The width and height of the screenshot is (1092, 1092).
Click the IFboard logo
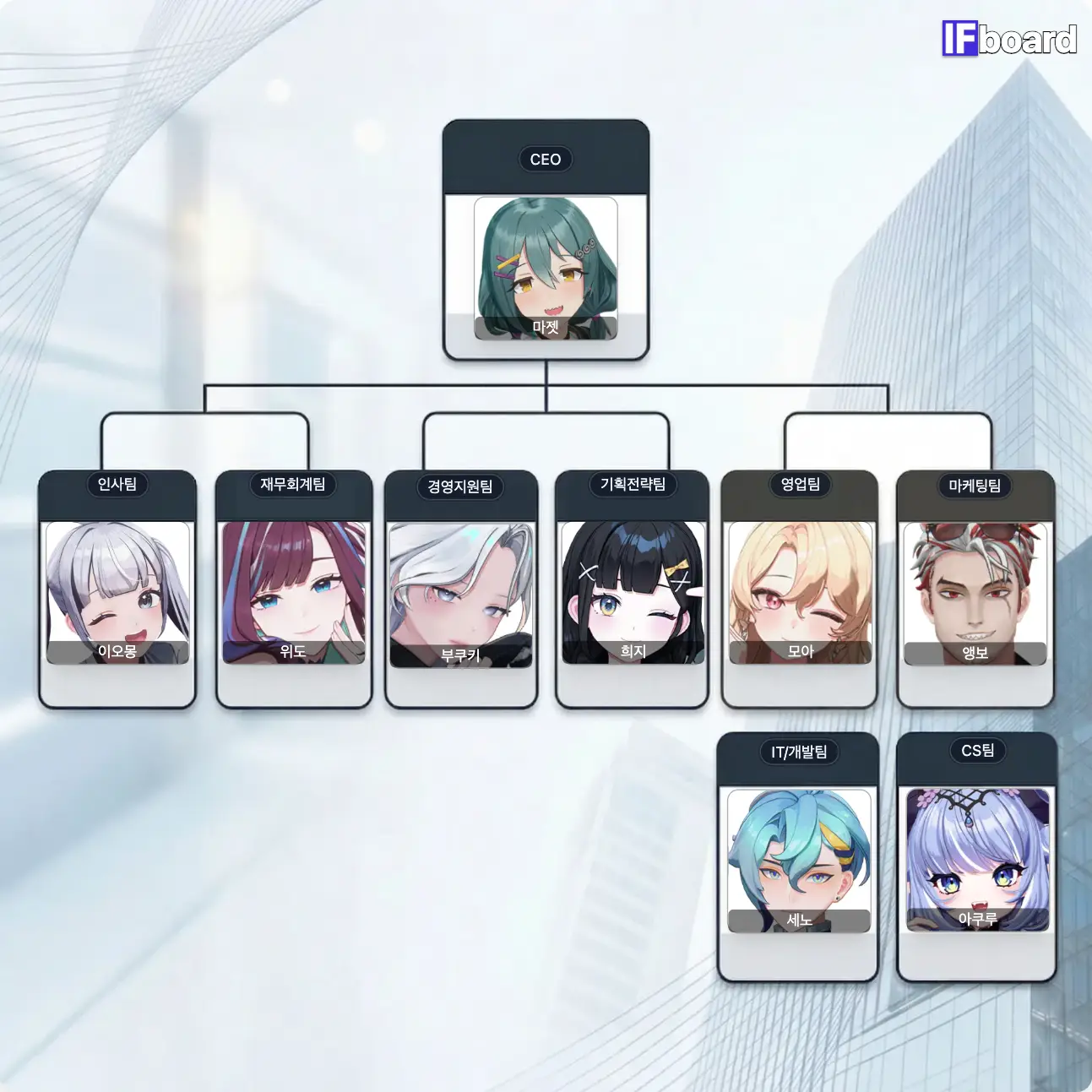pyautogui.click(x=1009, y=39)
